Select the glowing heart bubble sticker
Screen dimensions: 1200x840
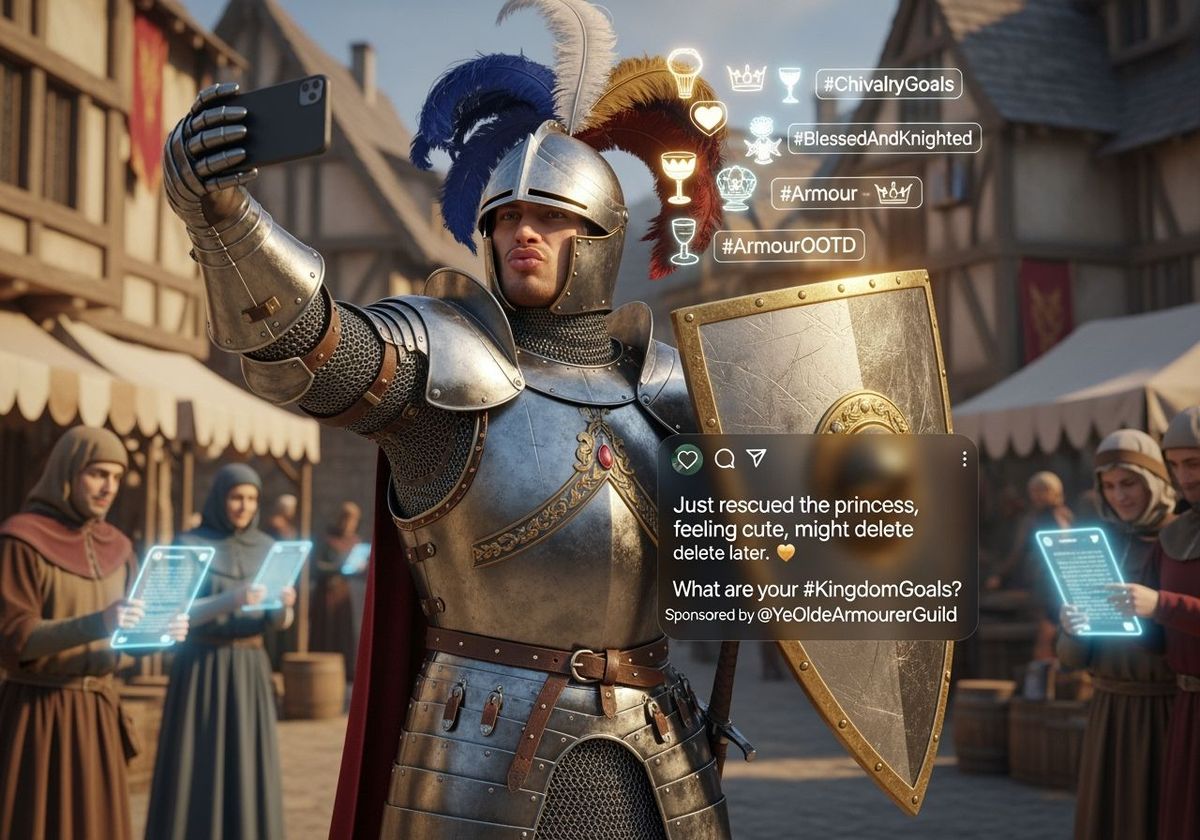click(x=708, y=118)
